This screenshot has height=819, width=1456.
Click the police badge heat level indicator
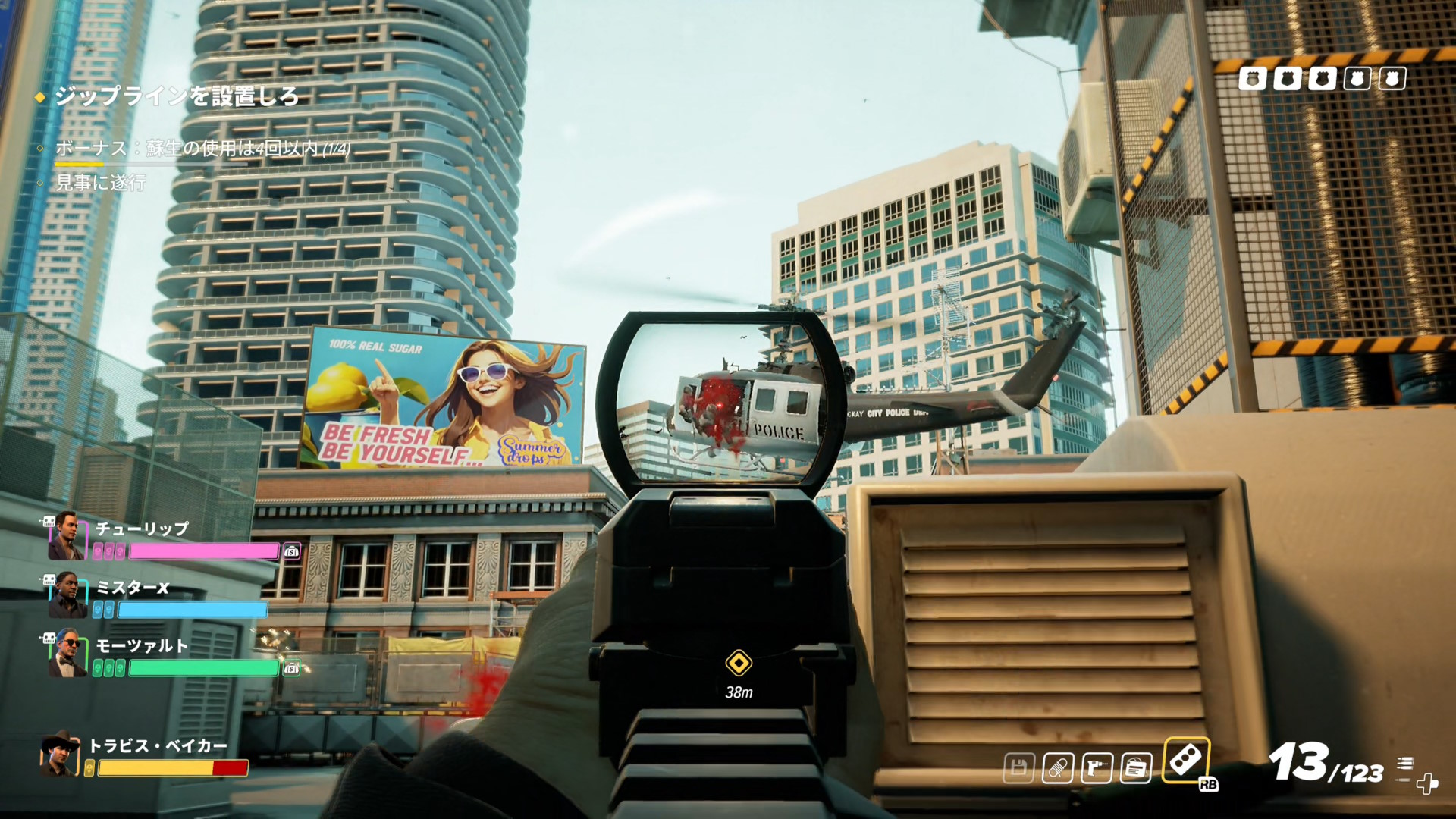pos(1322,78)
